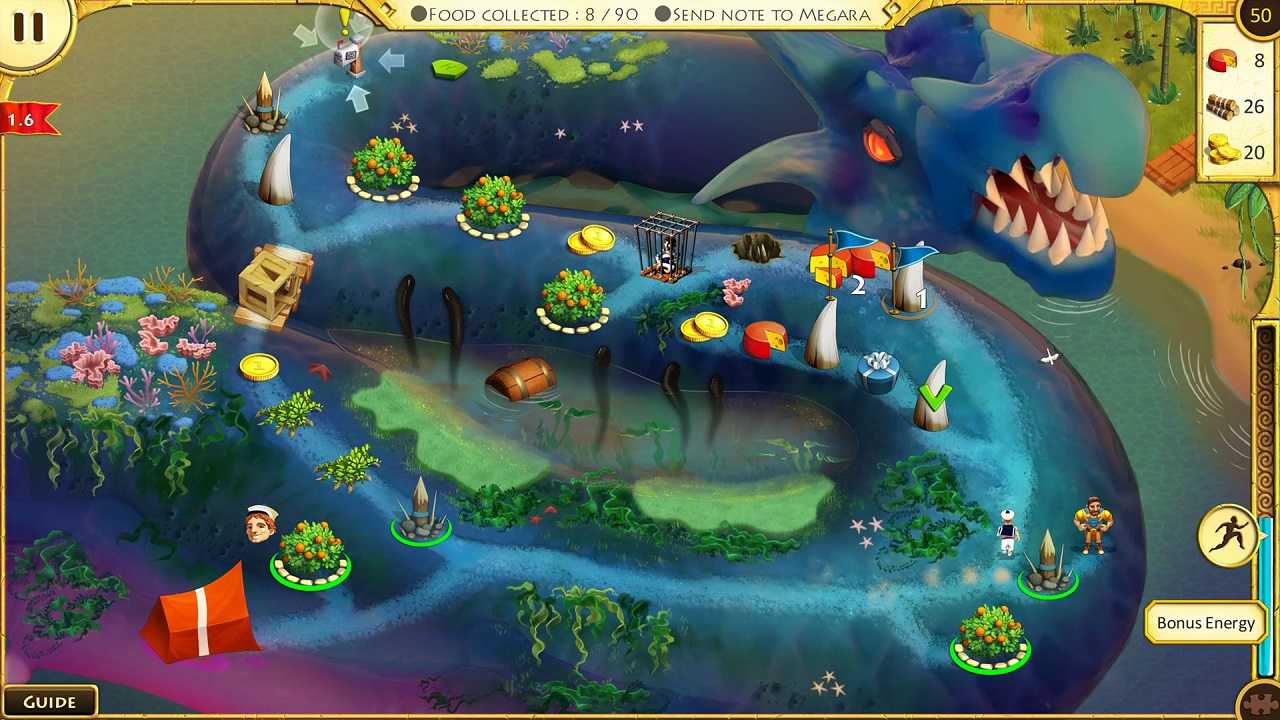Open the Guide

(x=50, y=701)
